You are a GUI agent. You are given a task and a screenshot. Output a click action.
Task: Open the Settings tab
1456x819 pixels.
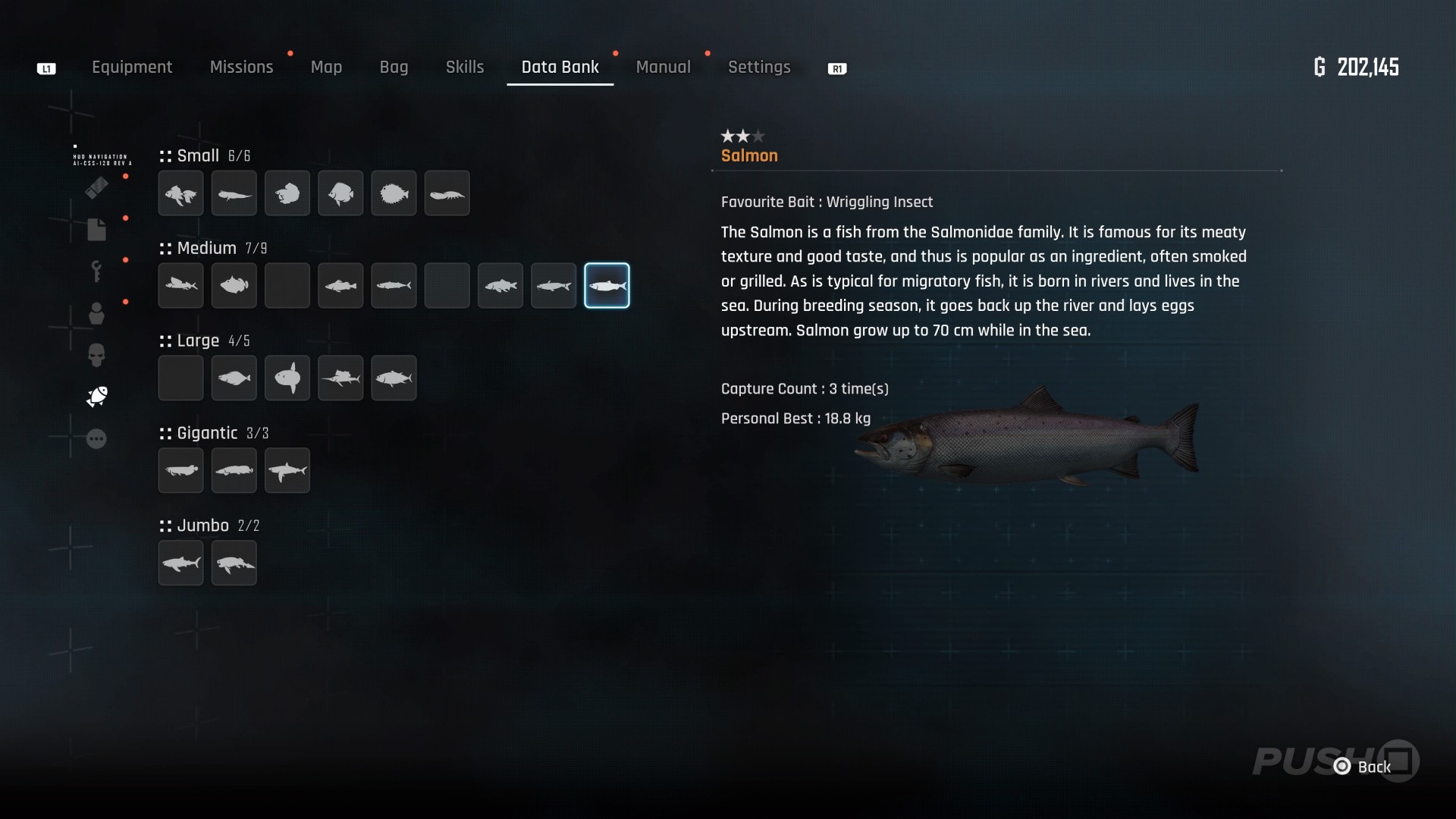(759, 67)
